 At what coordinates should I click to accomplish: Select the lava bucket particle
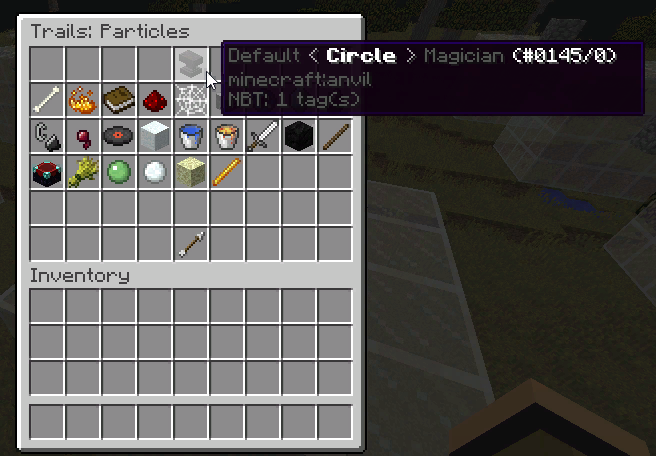coord(226,136)
